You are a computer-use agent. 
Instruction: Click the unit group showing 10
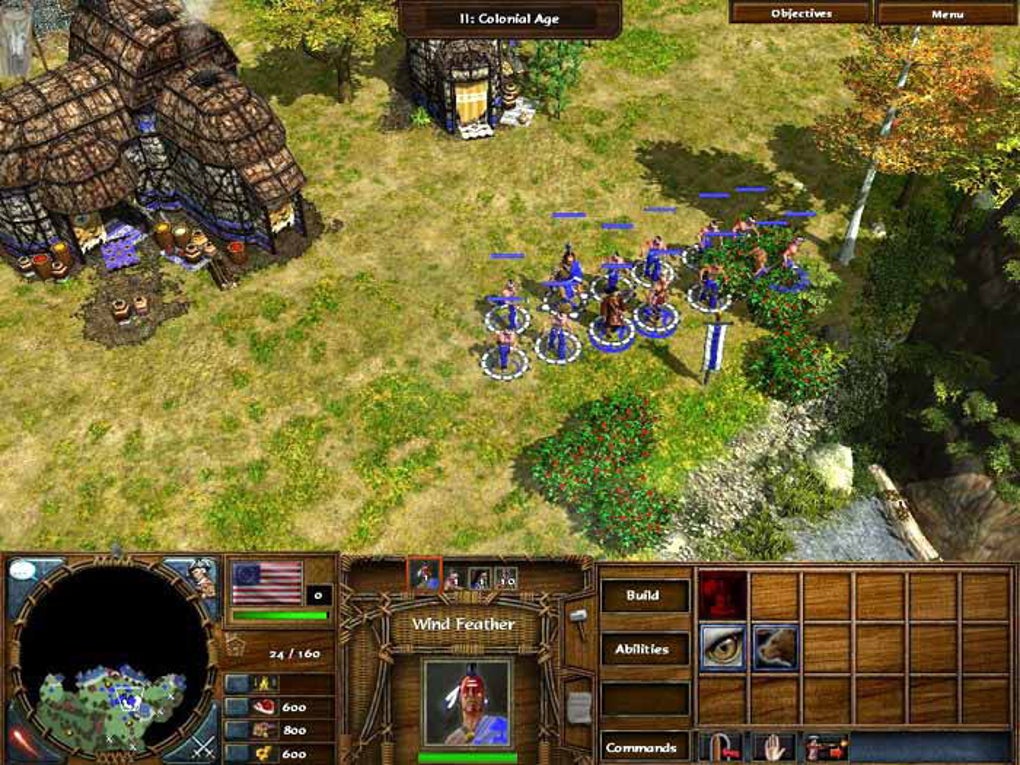tap(506, 578)
